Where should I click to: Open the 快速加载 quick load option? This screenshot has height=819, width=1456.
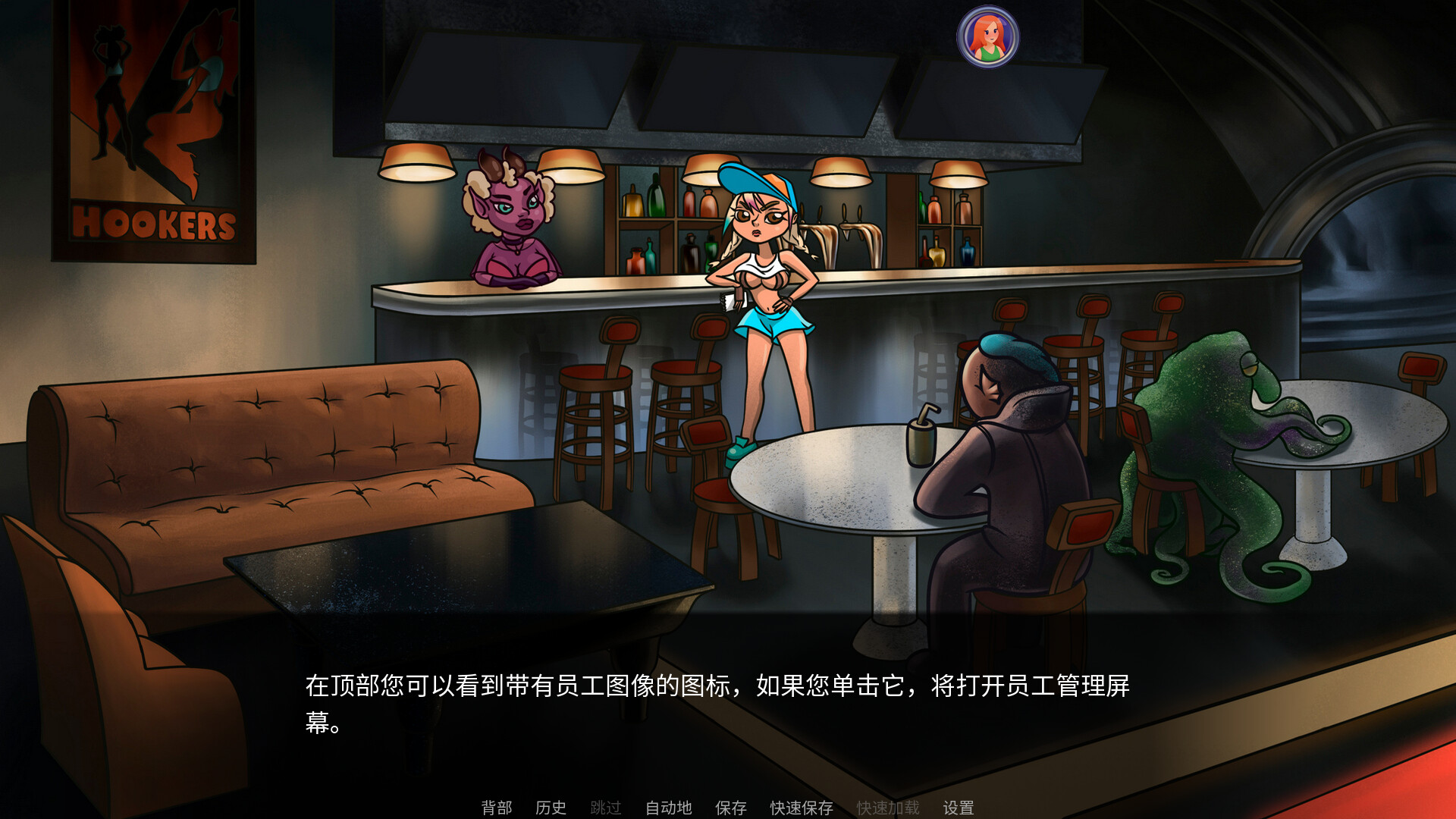coord(888,808)
